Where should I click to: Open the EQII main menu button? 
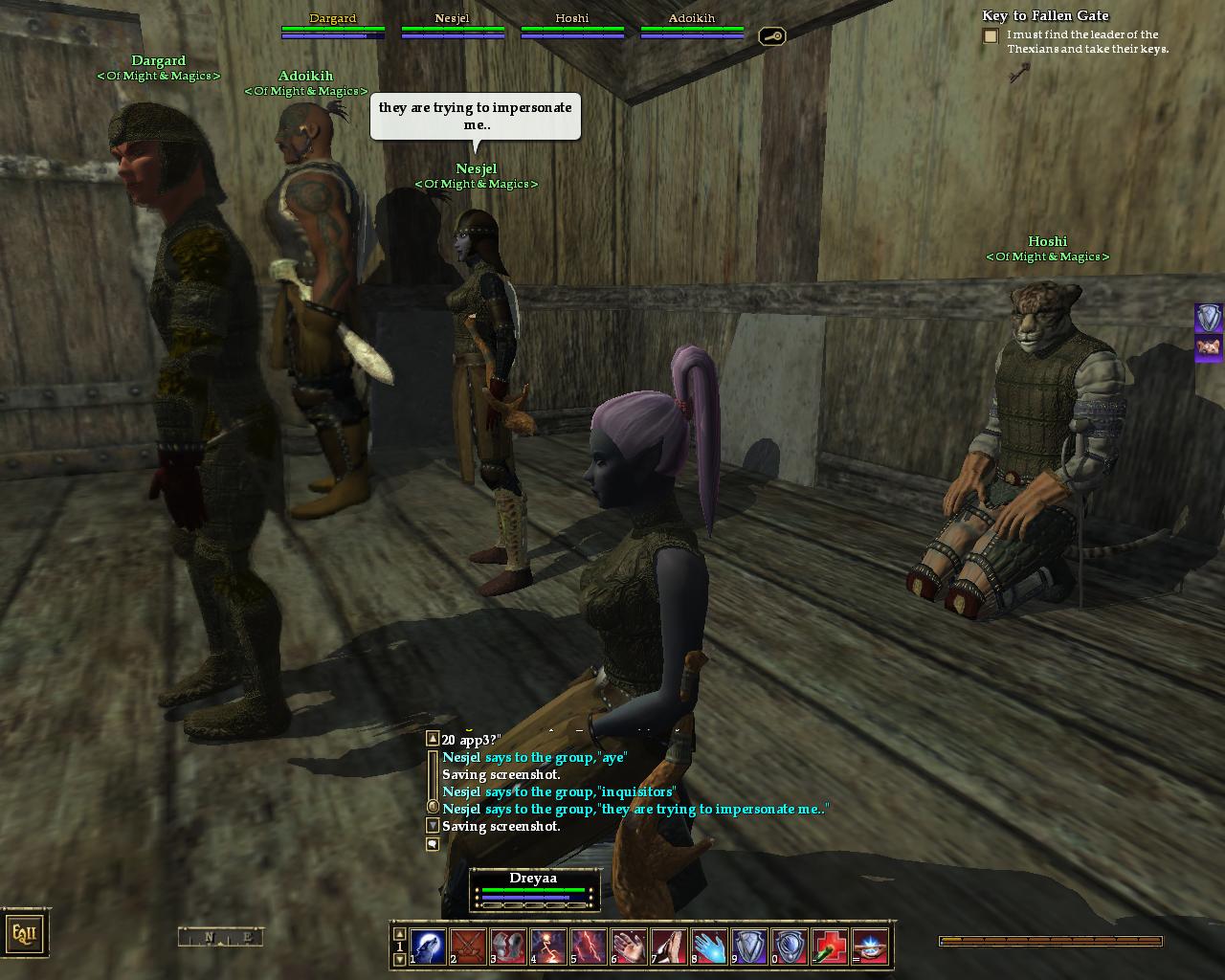[x=25, y=933]
